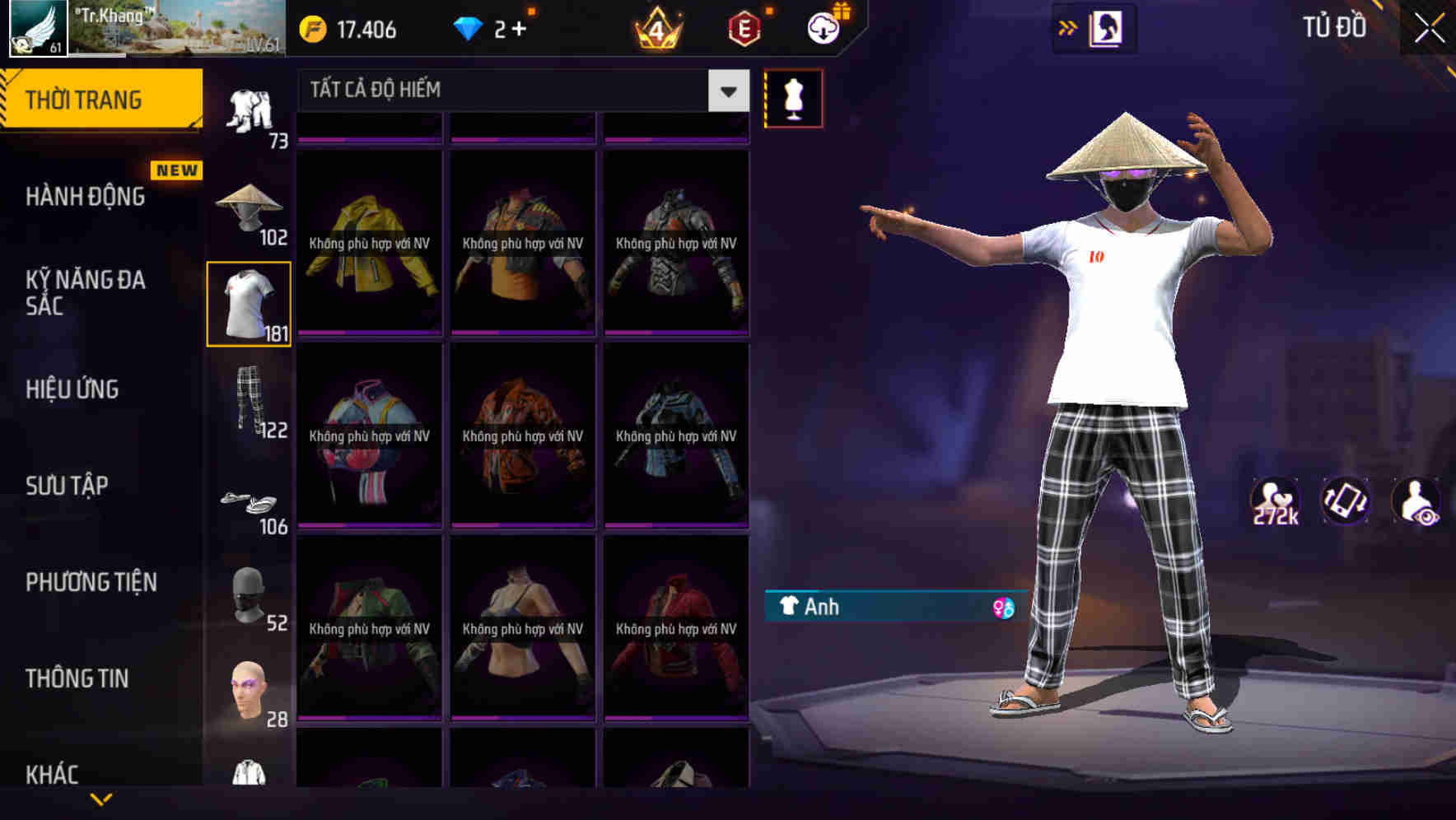This screenshot has width=1456, height=820.
Task: Expand the sidebar with the bottom chevron
Action: pyautogui.click(x=100, y=799)
